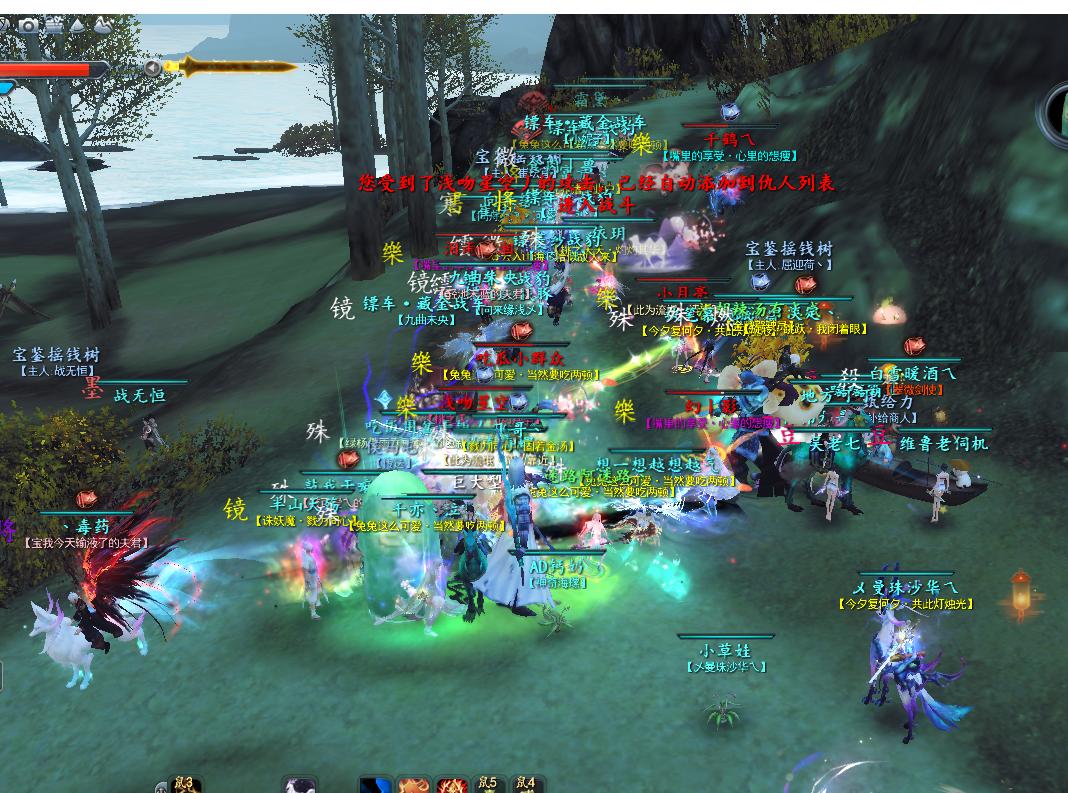Open the circular minimap at the right edge

1056,112
